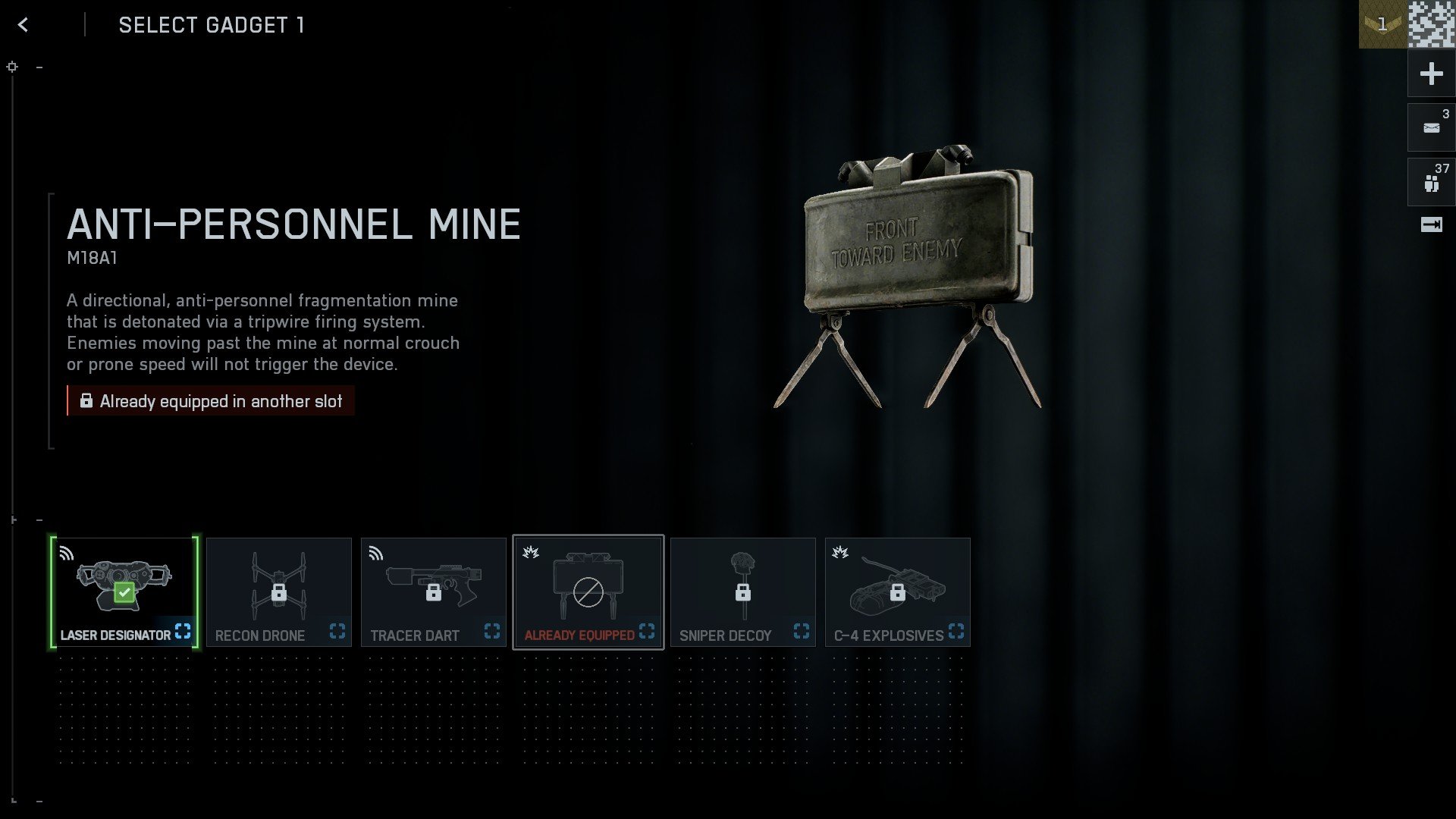
Task: Click the locked Recon Drone gadget
Action: click(279, 591)
